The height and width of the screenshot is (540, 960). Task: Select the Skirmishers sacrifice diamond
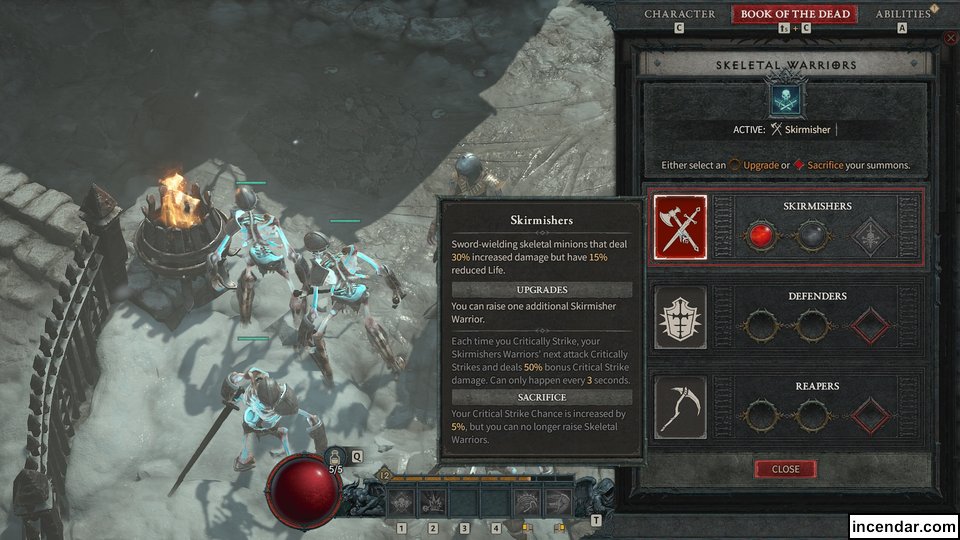click(x=870, y=236)
